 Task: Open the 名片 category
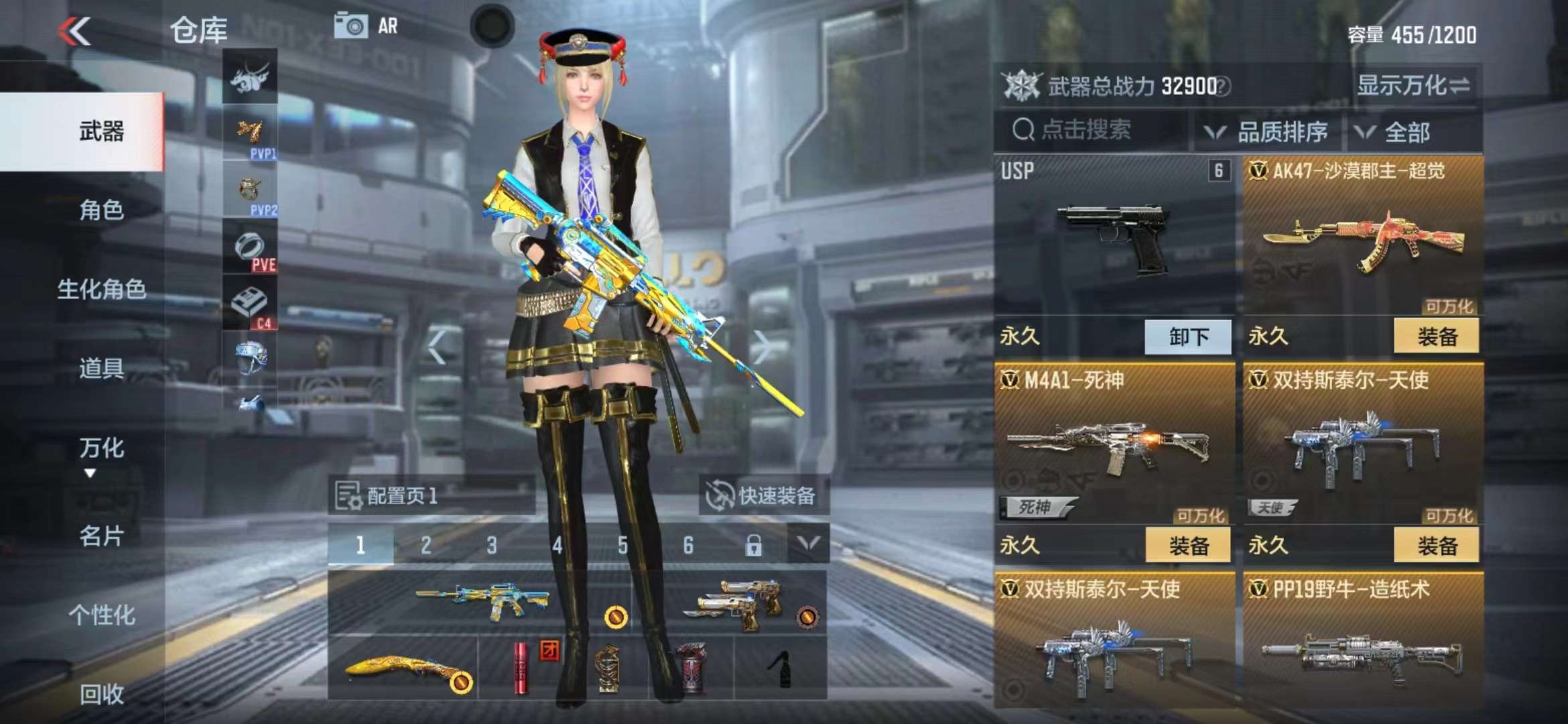101,536
